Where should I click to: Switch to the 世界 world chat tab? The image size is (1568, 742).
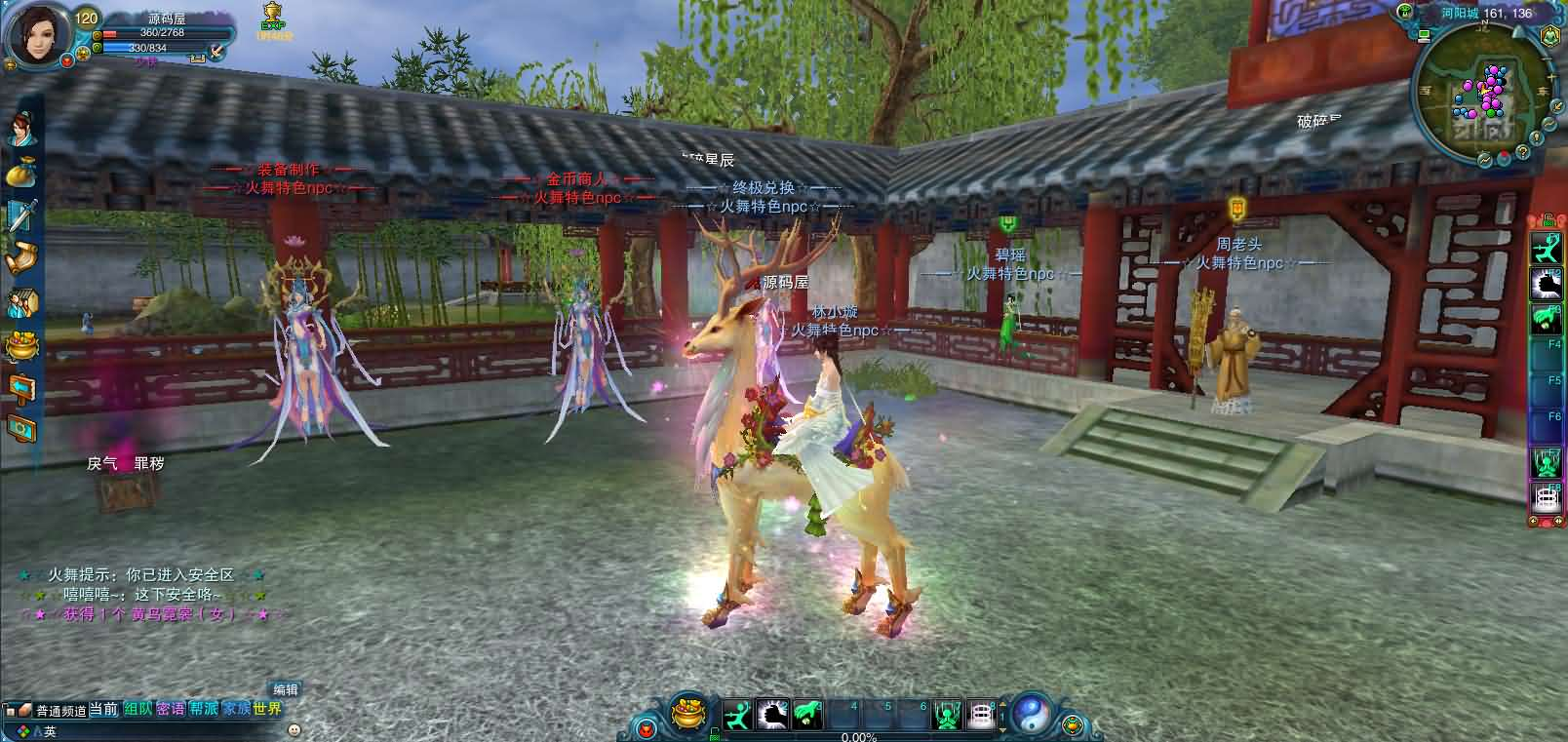[x=266, y=709]
